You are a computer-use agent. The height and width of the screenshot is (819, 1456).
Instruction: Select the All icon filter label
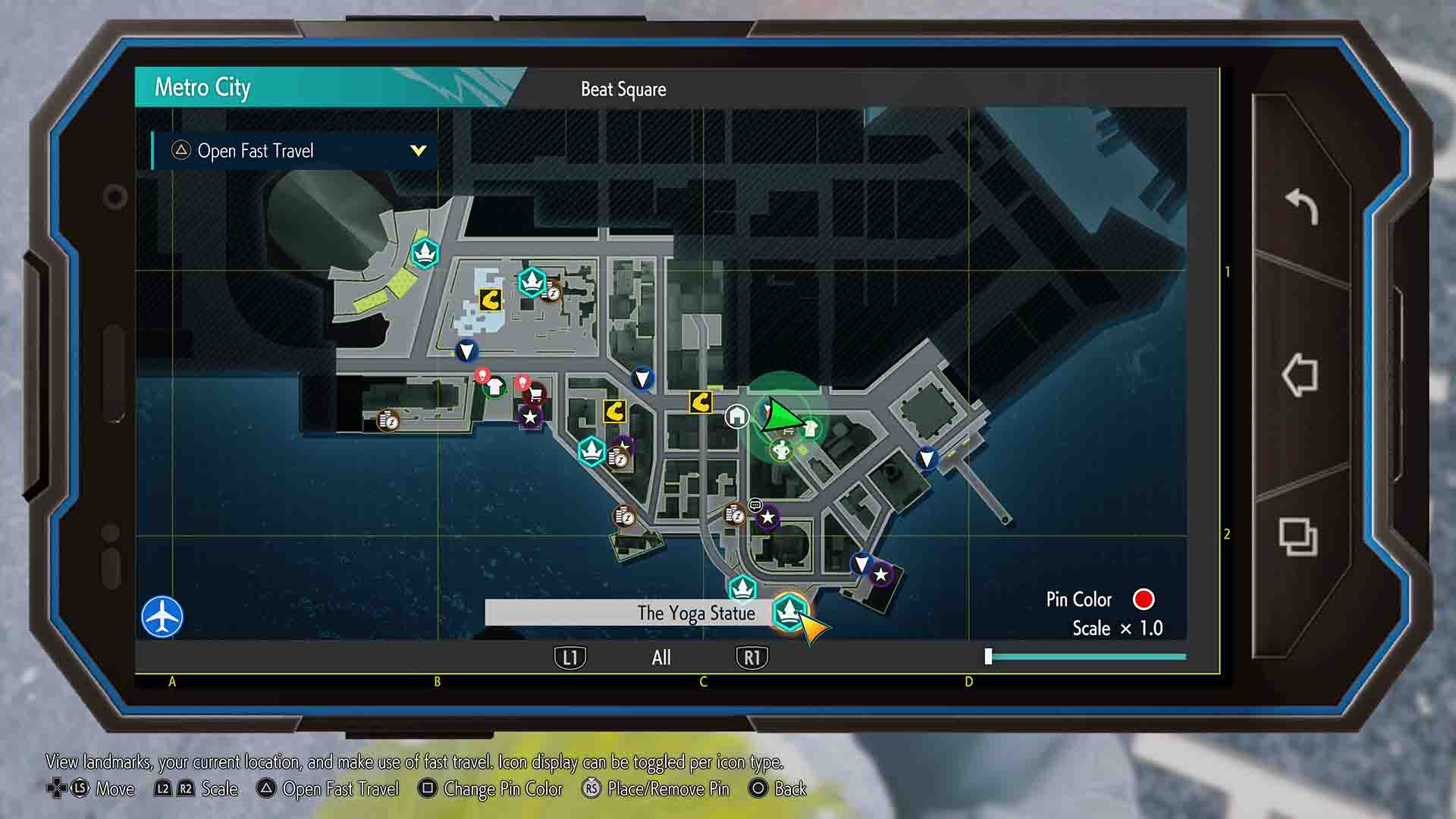pos(661,657)
